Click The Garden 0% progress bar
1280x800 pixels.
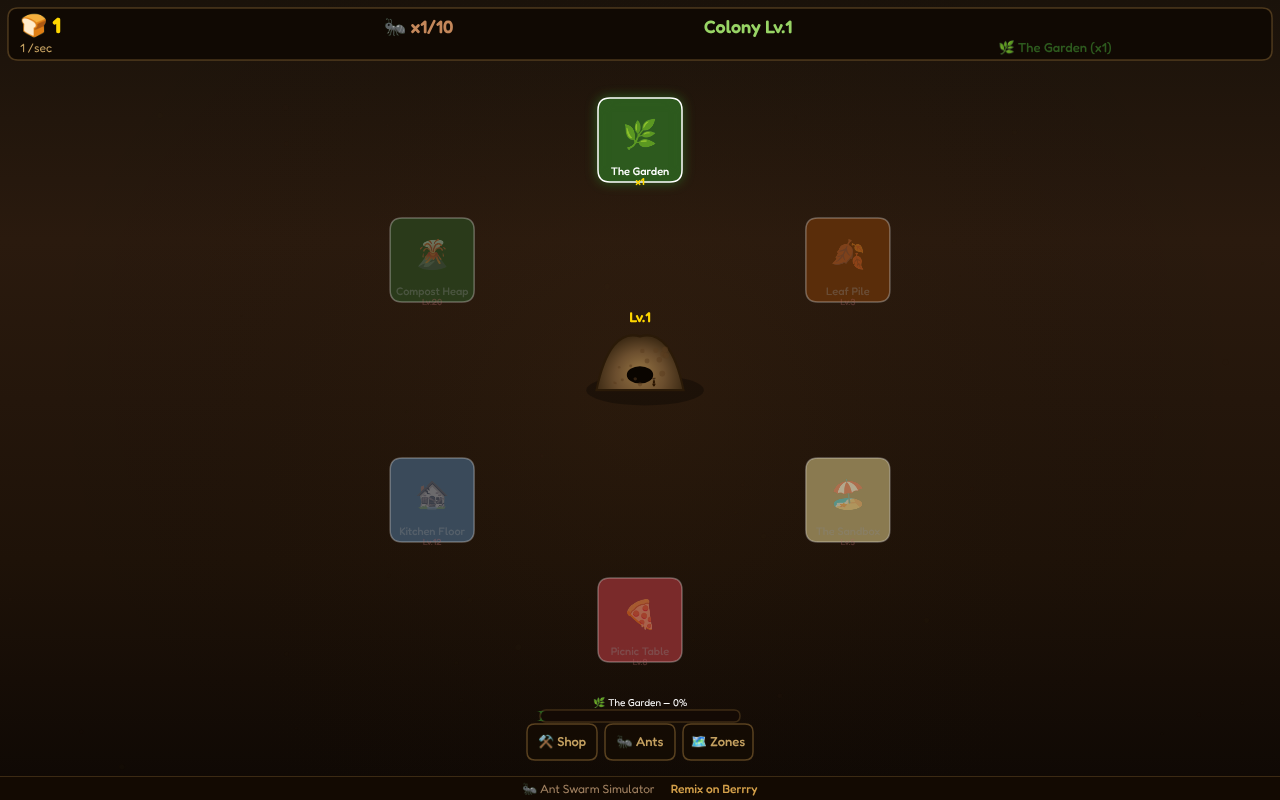click(x=639, y=716)
